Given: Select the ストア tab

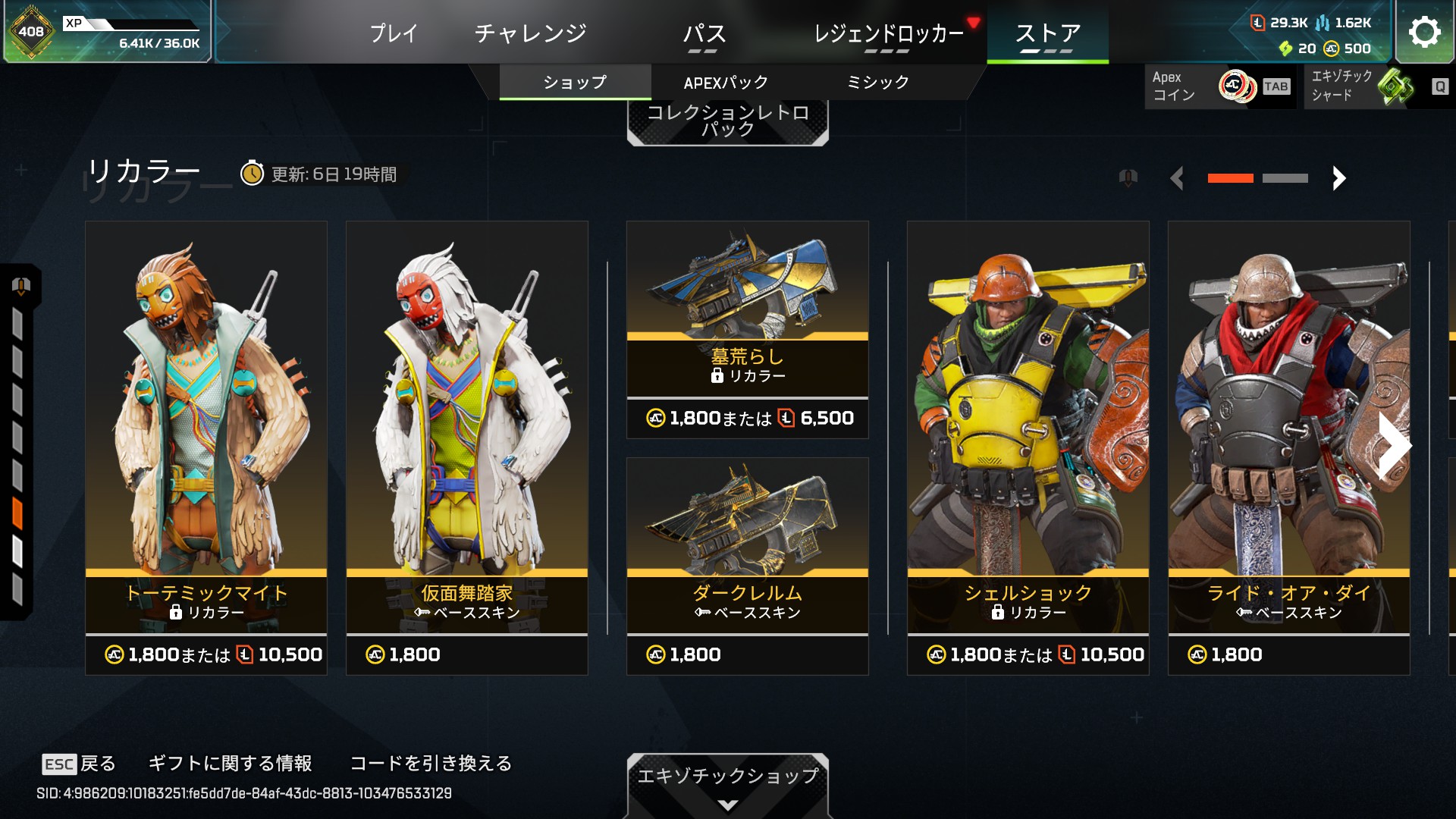Looking at the screenshot, I should point(1047,33).
